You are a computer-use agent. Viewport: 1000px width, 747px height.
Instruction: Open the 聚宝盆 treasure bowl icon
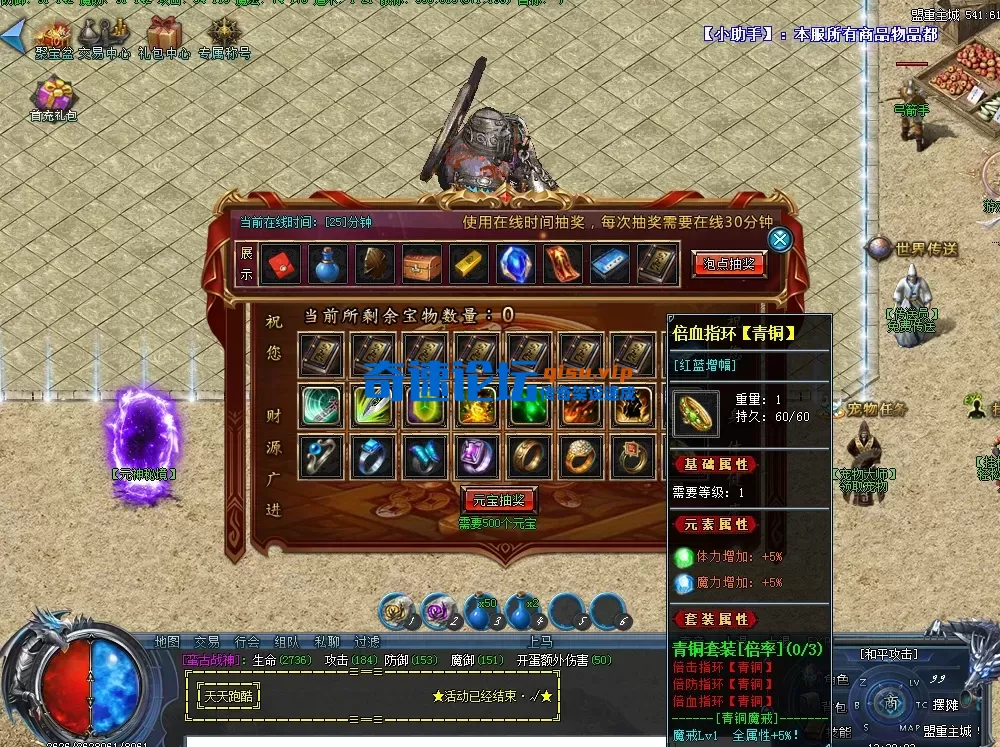point(54,36)
